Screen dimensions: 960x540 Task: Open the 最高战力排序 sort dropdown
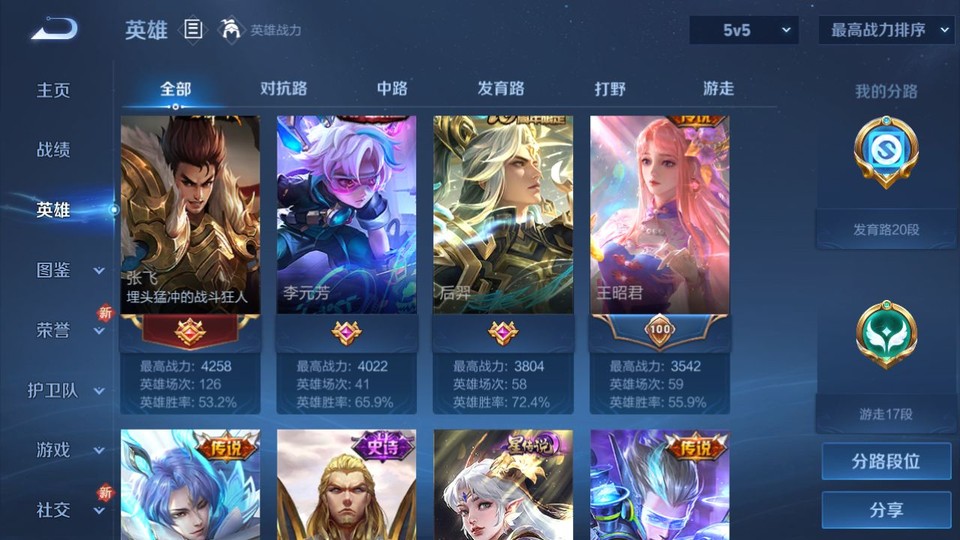[886, 30]
